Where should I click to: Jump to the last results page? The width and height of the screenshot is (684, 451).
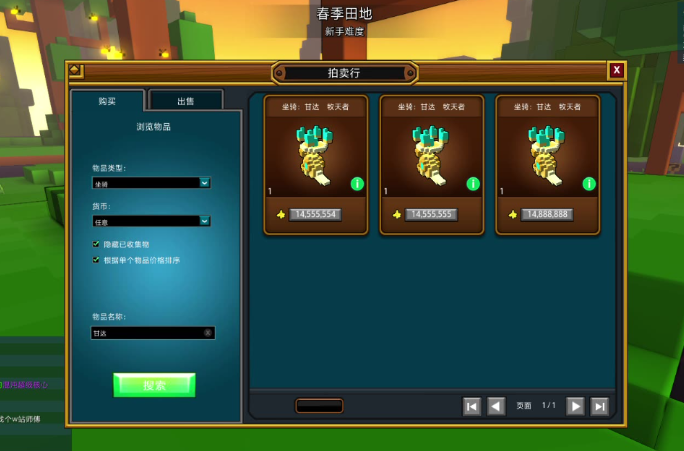point(599,406)
